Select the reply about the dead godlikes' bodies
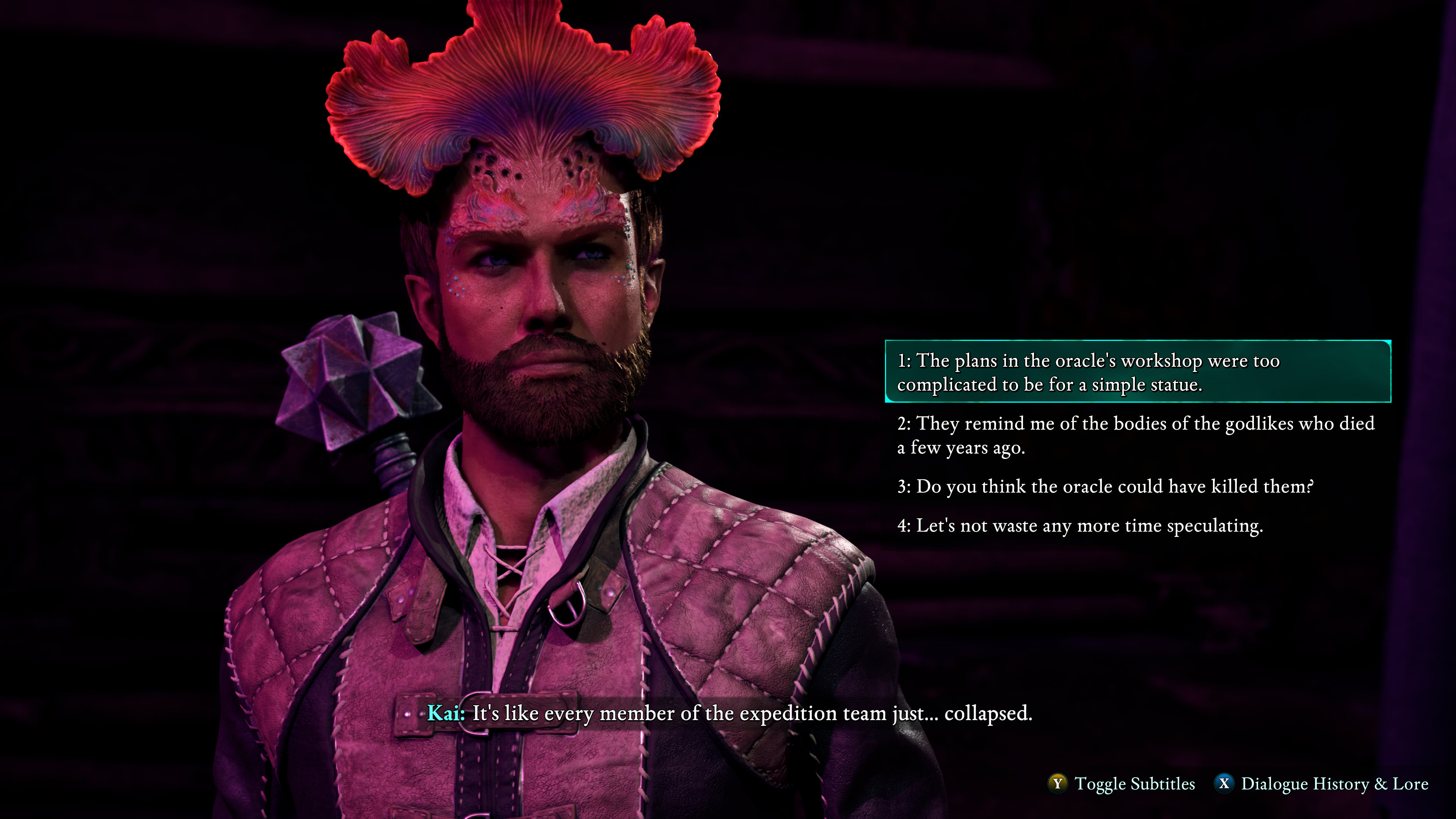Viewport: 1456px width, 819px height. 1135,435
